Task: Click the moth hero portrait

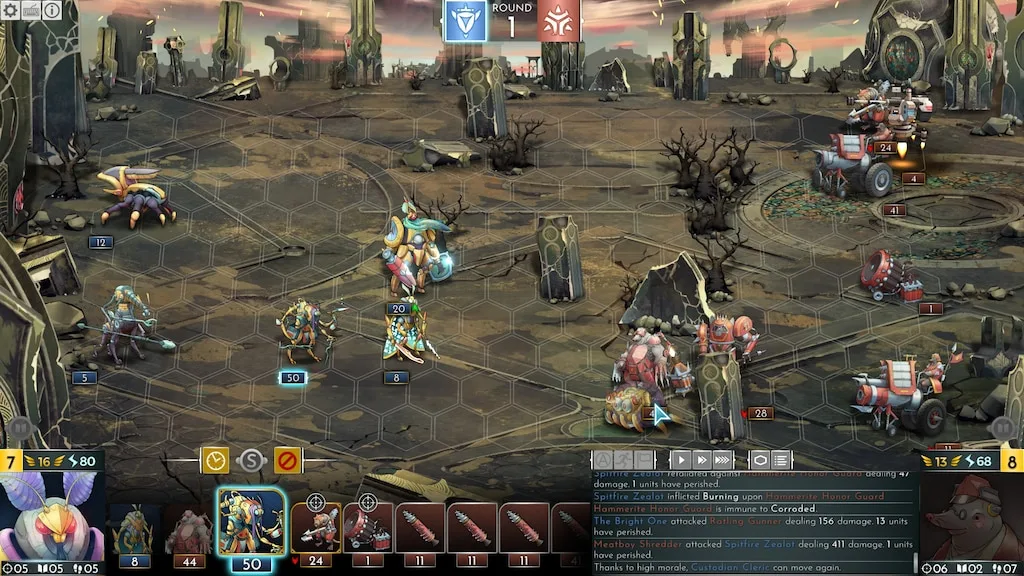Action: [52, 518]
